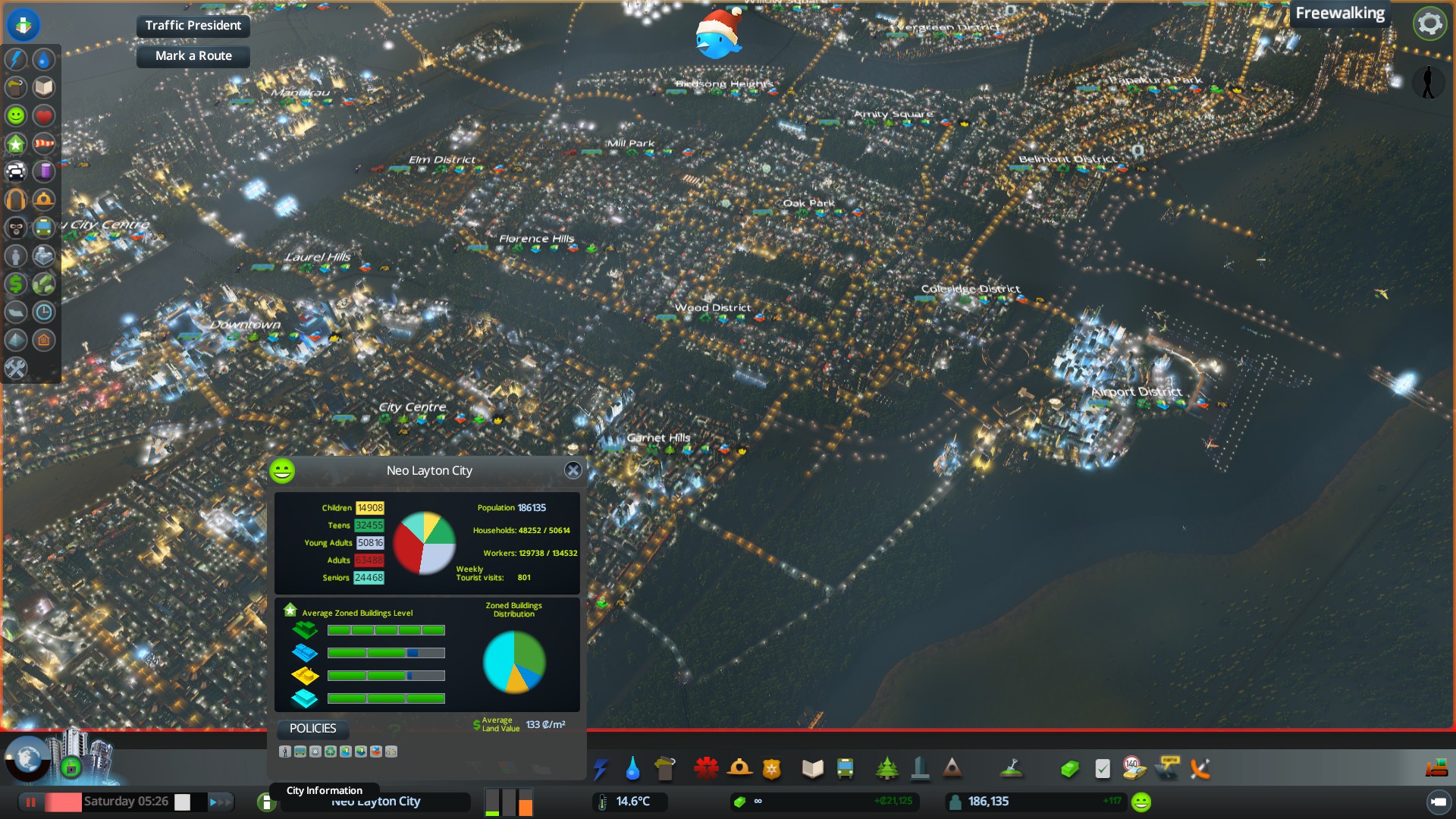1456x819 pixels.
Task: Show the electricity info view
Action: 16,59
